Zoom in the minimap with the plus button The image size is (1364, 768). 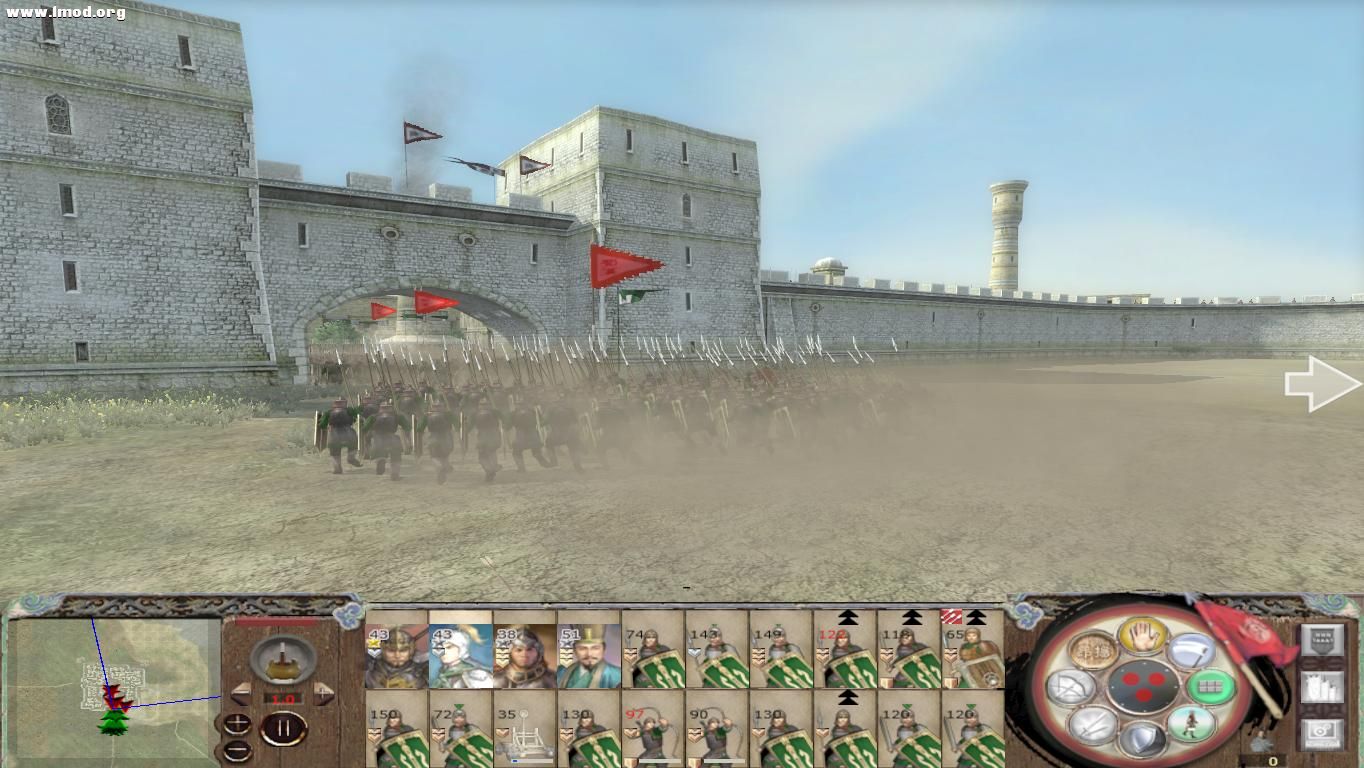click(237, 721)
